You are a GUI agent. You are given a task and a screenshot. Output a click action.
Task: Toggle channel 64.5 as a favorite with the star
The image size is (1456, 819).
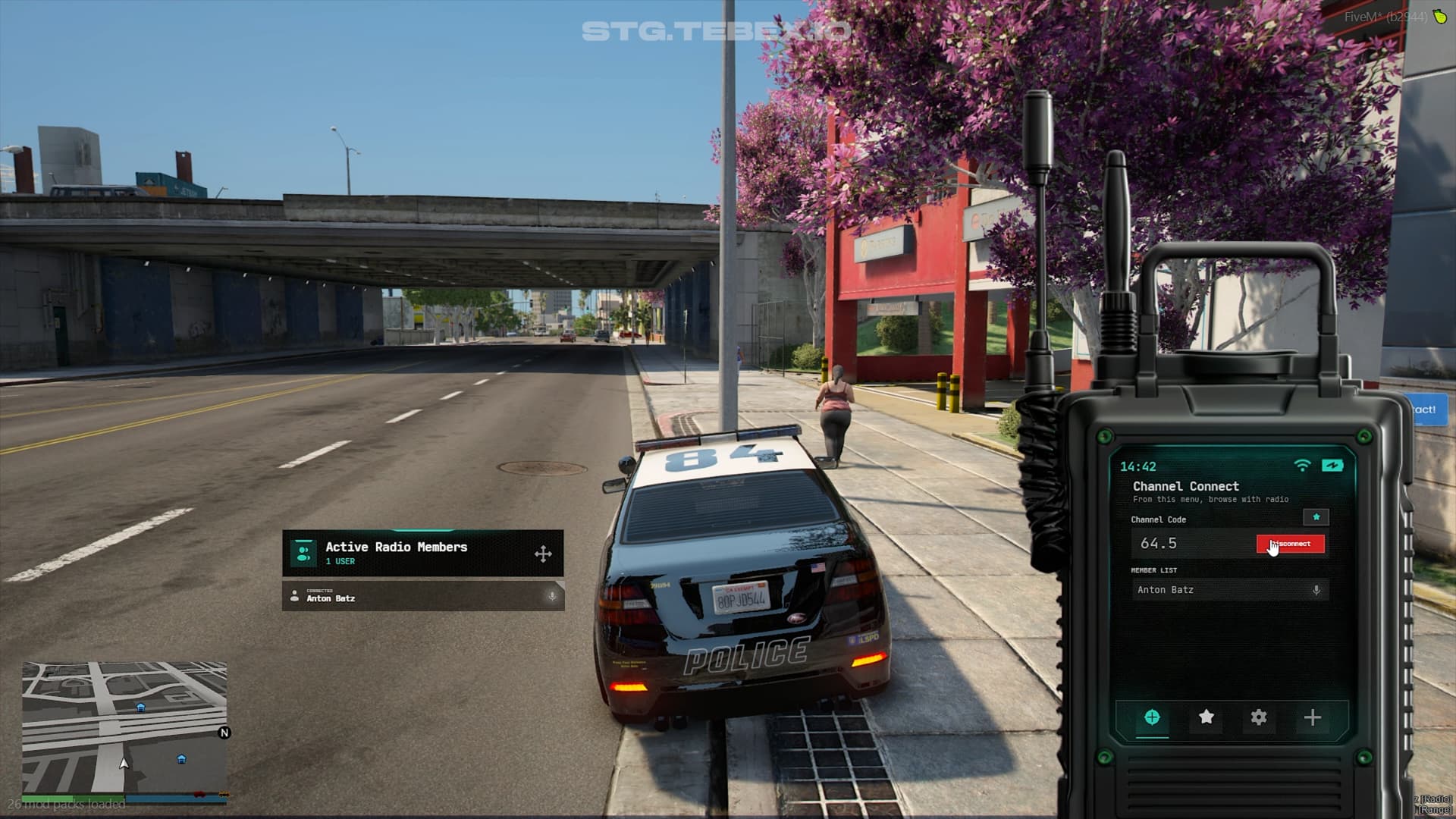tap(1316, 517)
